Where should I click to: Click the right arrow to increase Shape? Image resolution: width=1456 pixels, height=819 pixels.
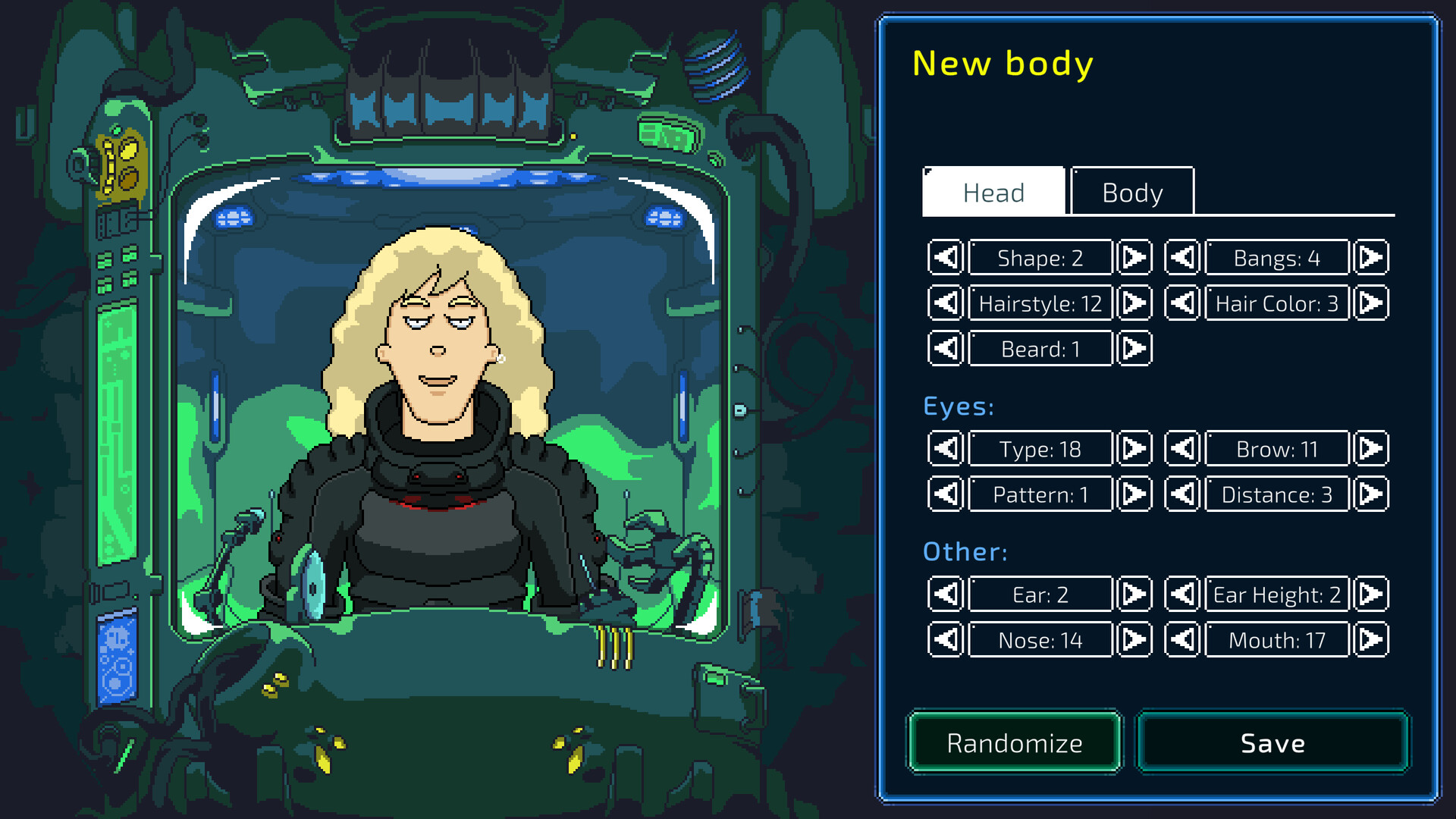tap(1134, 257)
